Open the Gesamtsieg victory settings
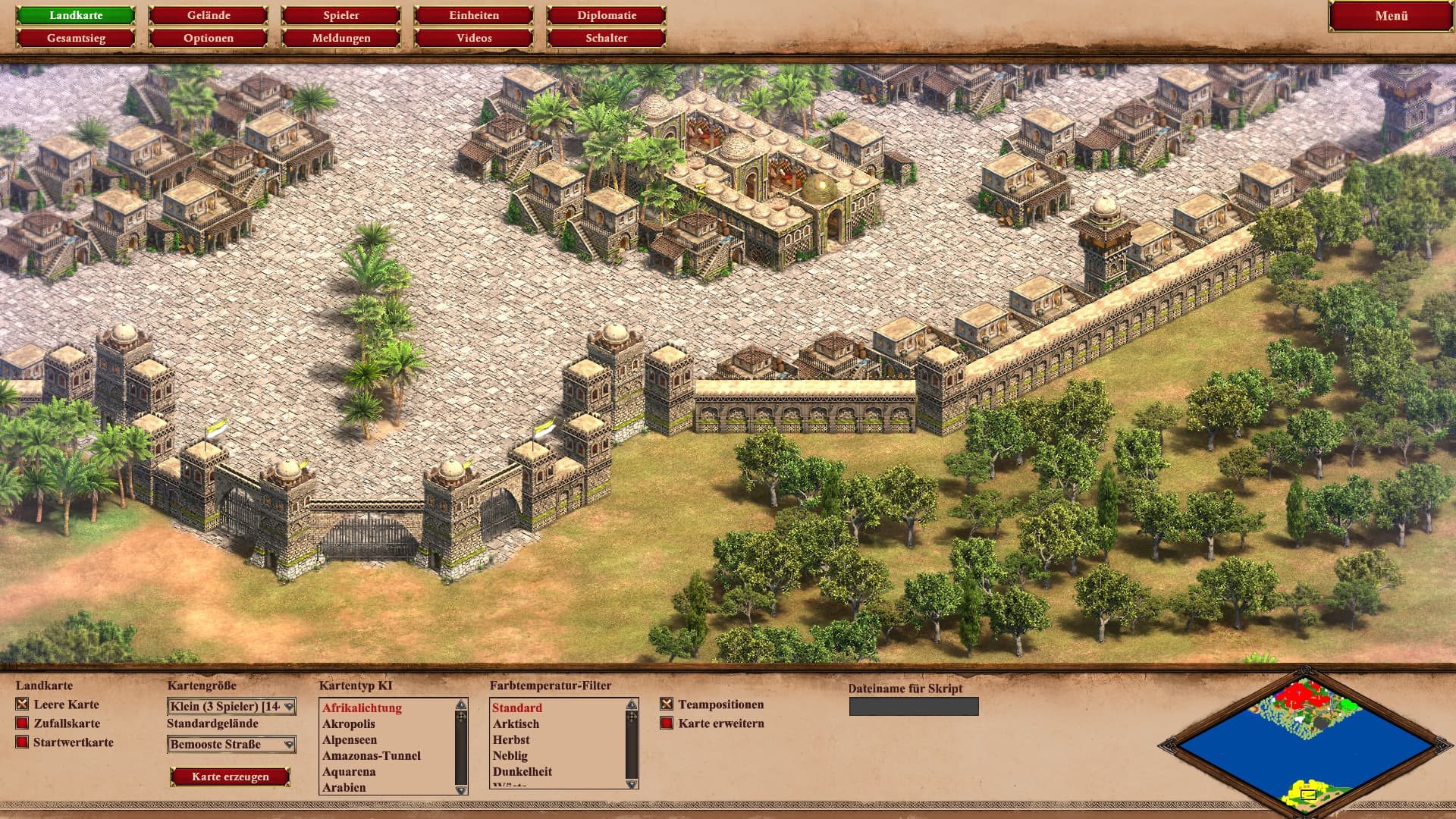This screenshot has width=1456, height=819. click(x=76, y=38)
